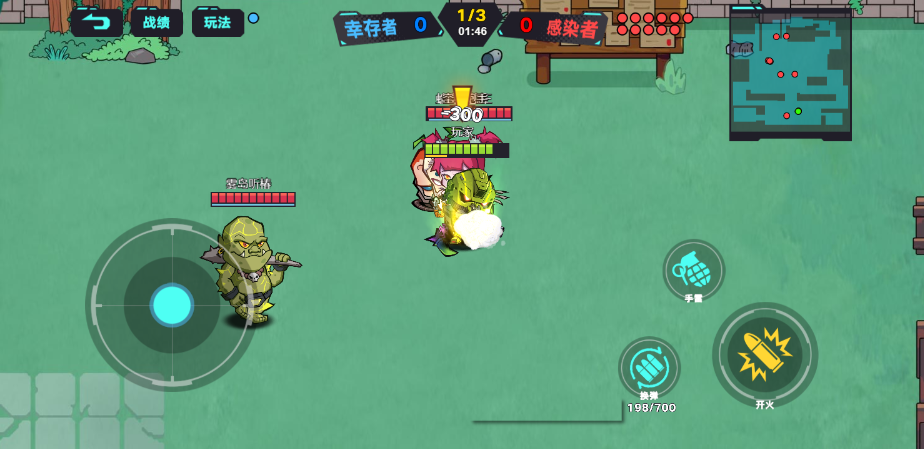This screenshot has width=924, height=449.
Task: Reload weapon using 换弹 button
Action: (649, 368)
